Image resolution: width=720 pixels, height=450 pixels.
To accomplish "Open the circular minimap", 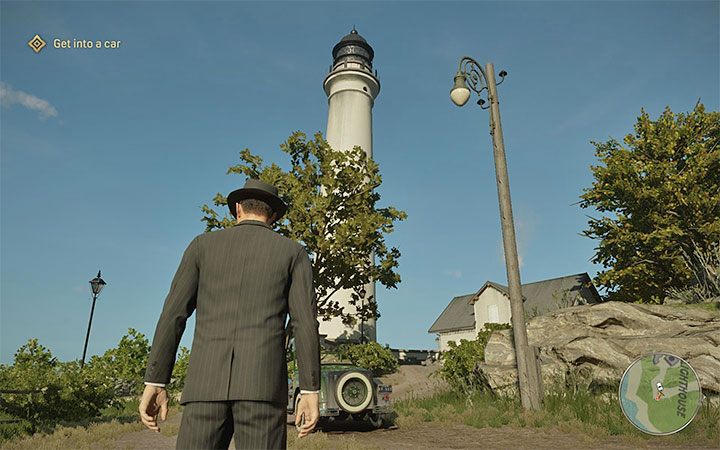I will click(659, 393).
